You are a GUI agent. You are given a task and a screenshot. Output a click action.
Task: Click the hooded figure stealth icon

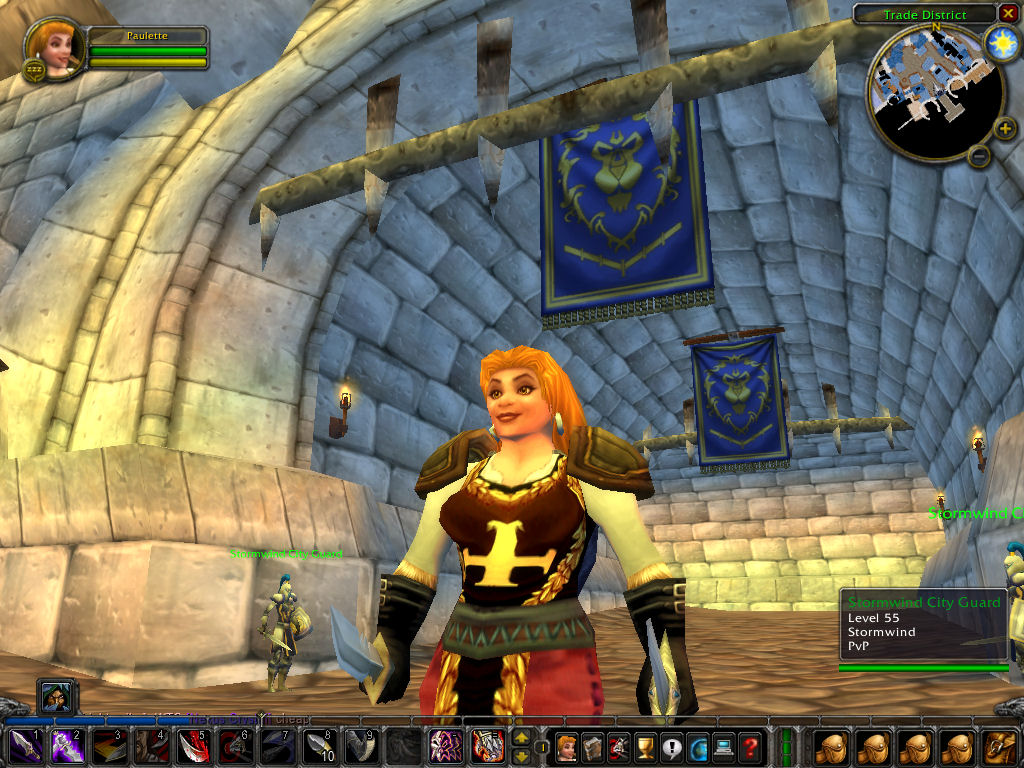pos(56,697)
